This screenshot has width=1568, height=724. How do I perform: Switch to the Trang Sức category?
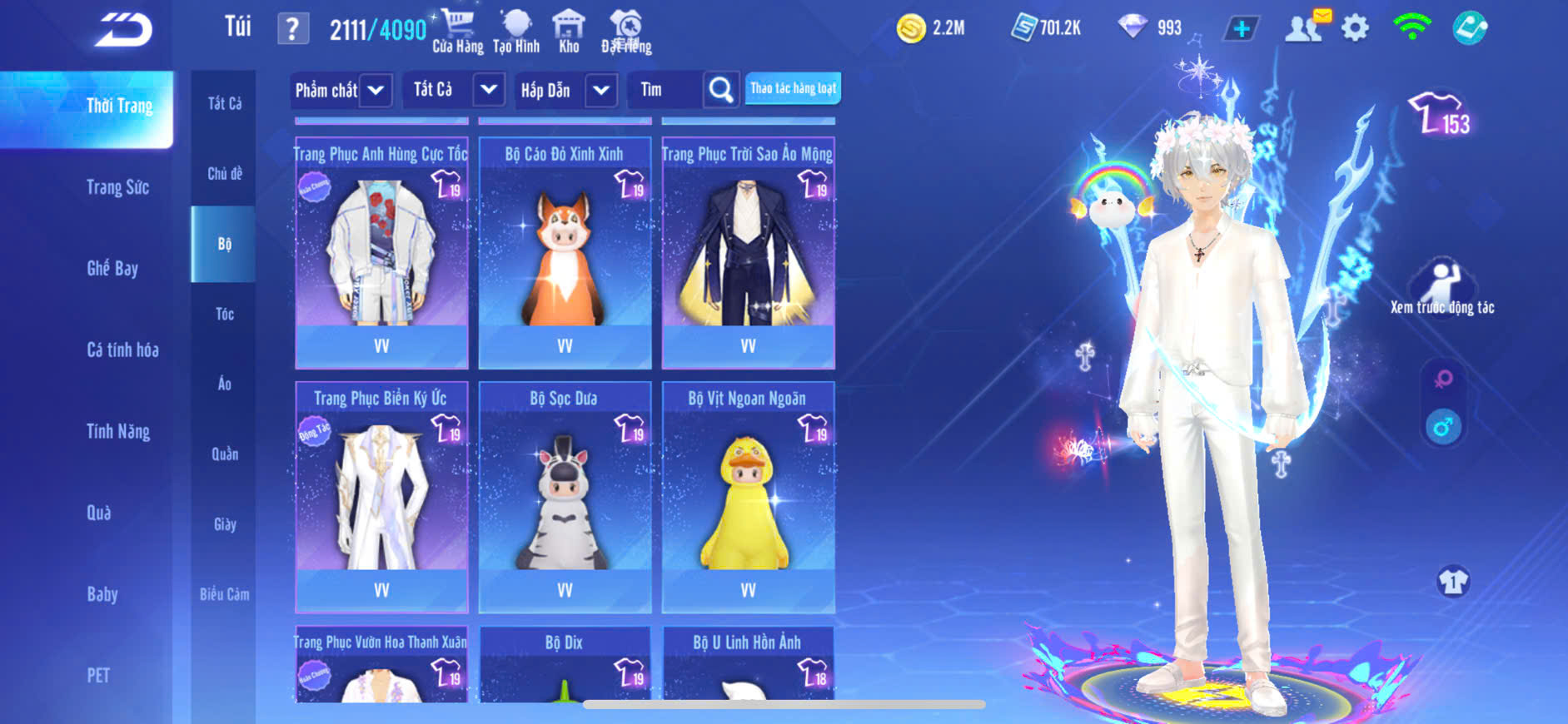click(x=117, y=187)
